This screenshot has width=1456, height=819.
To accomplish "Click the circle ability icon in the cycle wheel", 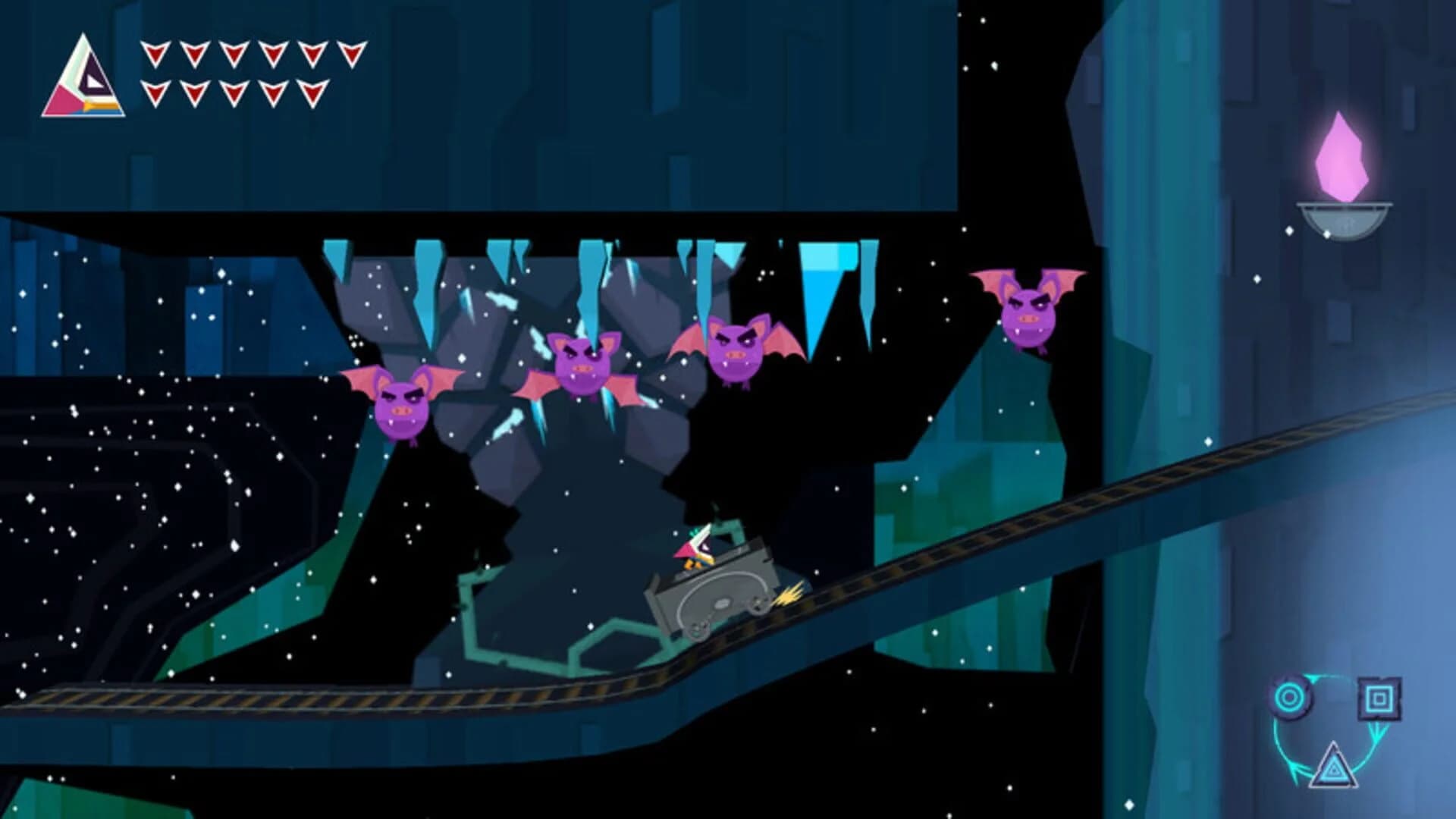I will click(x=1288, y=697).
